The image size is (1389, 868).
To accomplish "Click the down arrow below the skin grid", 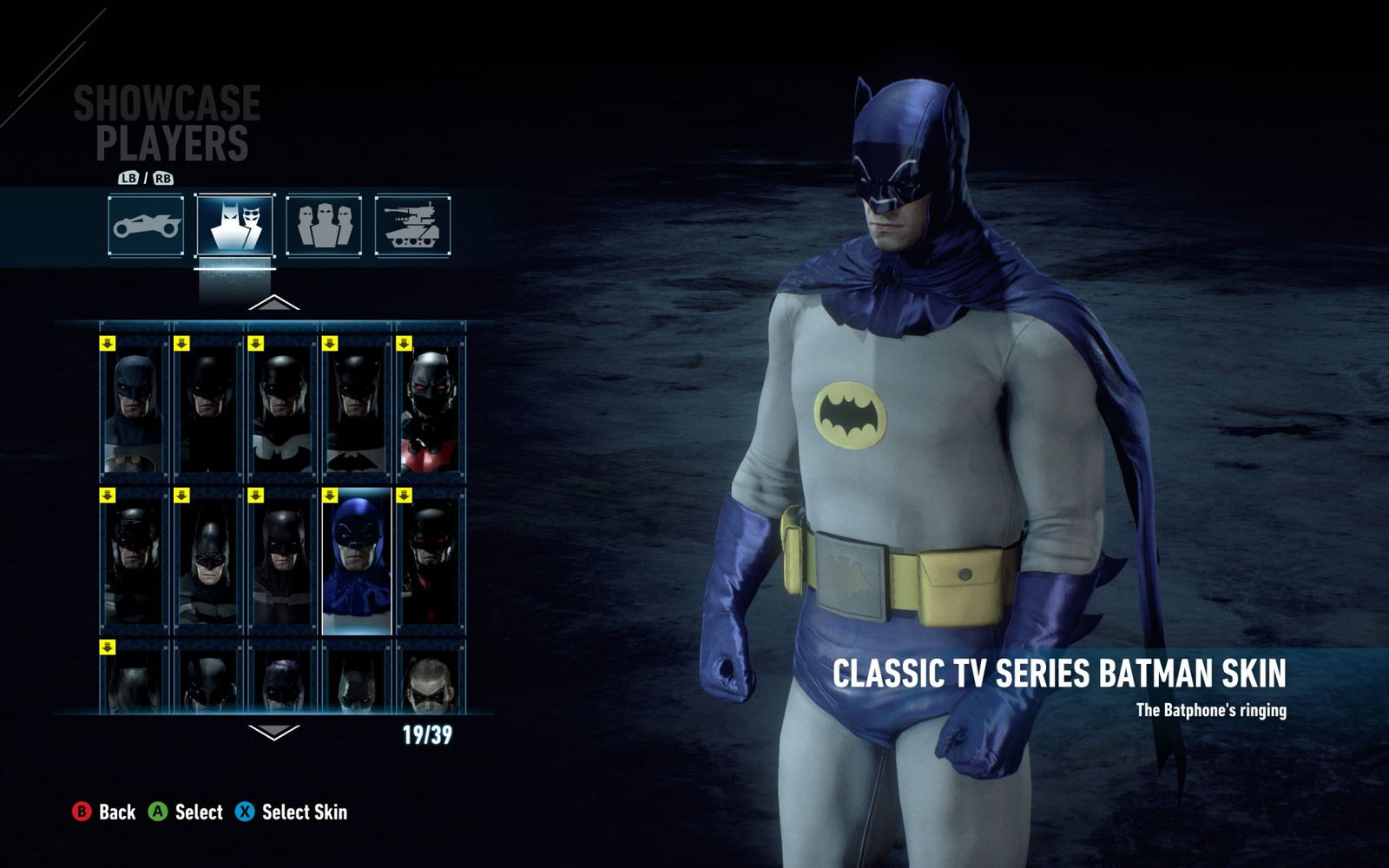I will pos(273,732).
